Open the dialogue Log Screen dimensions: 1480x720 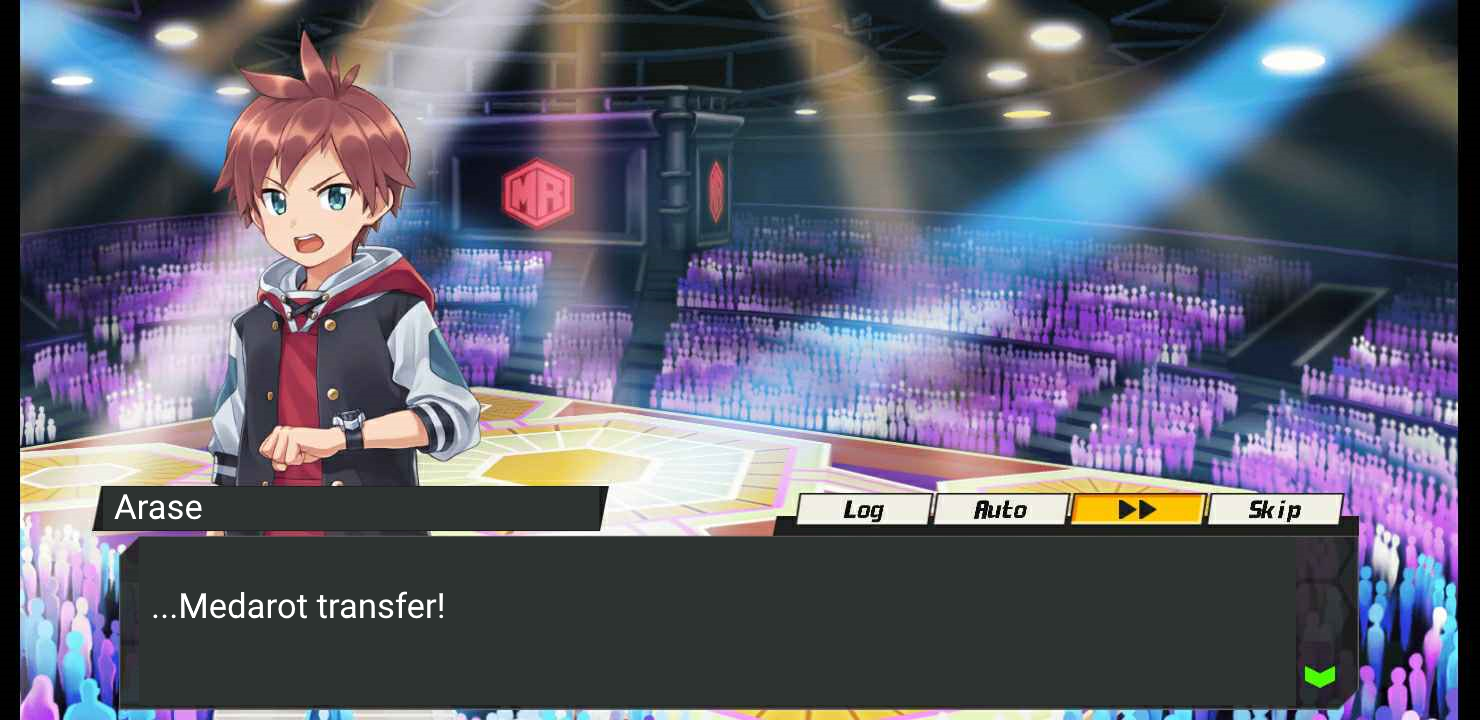[x=864, y=510]
